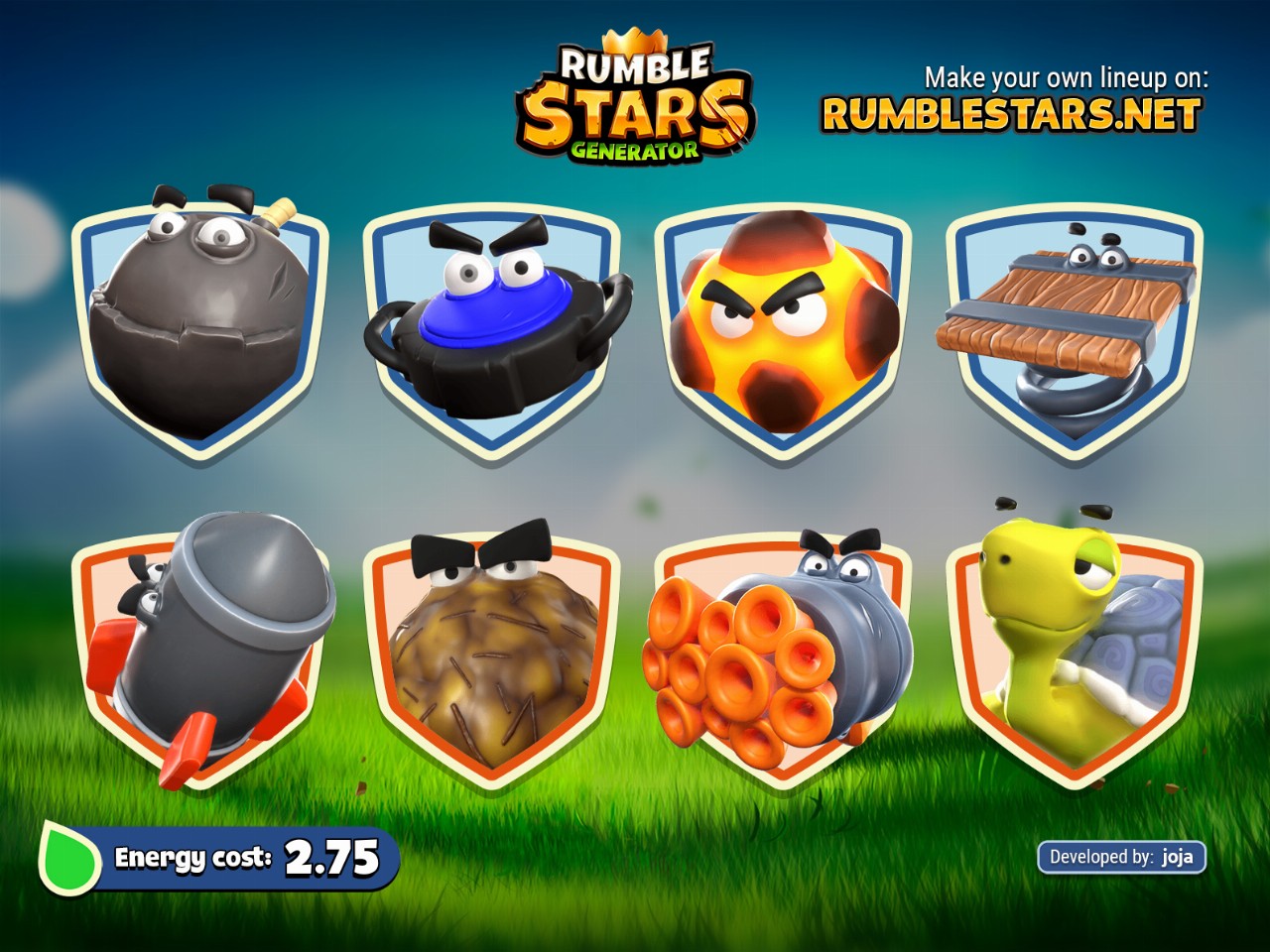Pick the angry lava ball card
1270x952 pixels.
tap(783, 327)
